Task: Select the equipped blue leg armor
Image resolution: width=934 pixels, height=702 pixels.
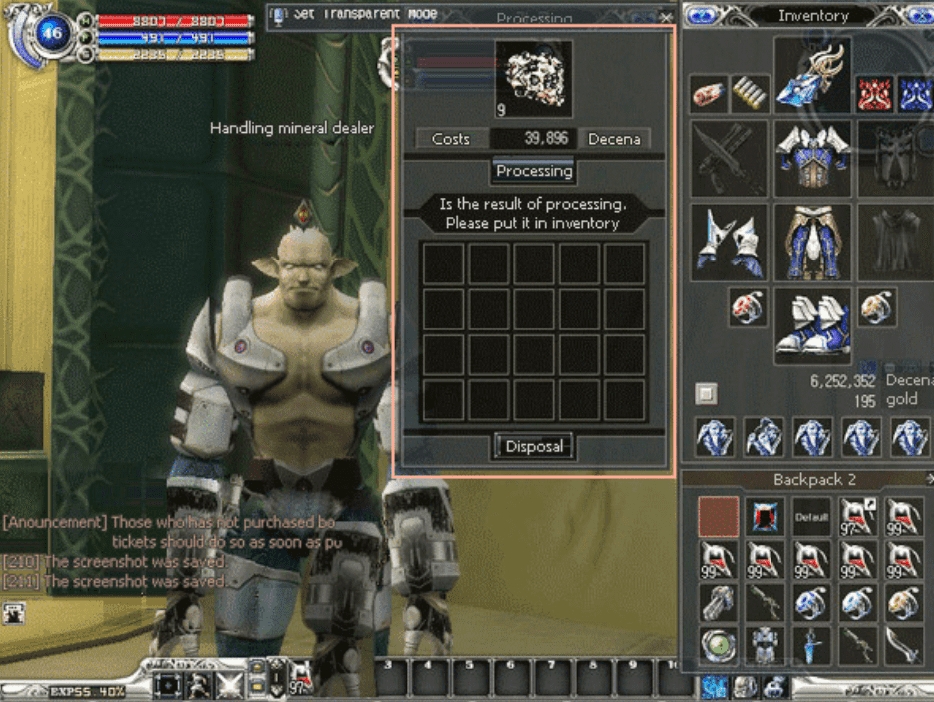Action: (812, 242)
